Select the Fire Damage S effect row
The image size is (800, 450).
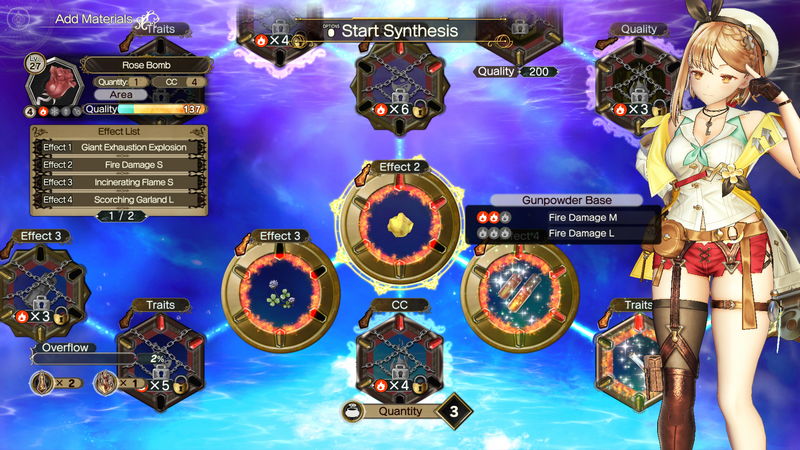coord(122,165)
